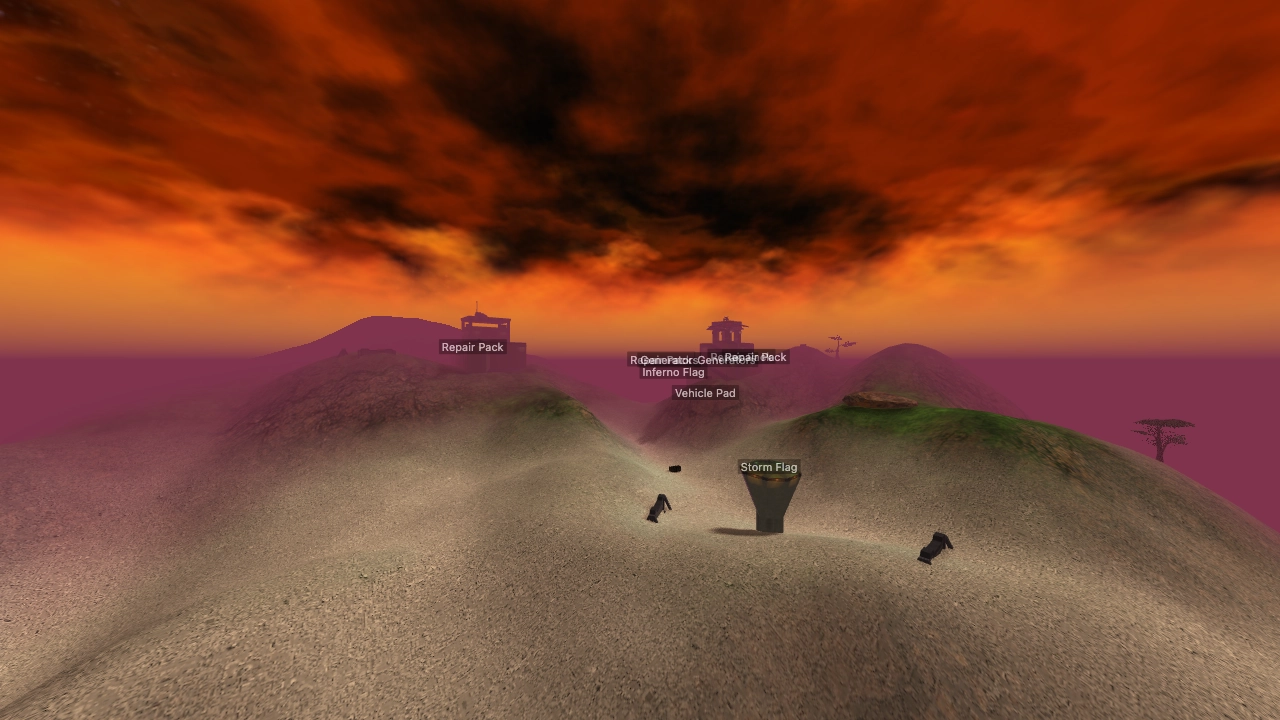Select the left Repair Pack waypoint label
Viewport: 1280px width, 720px height.
point(472,347)
